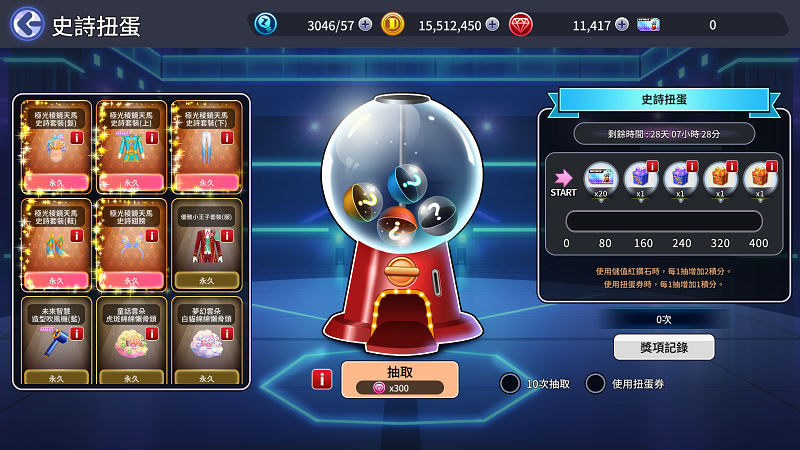Image resolution: width=800 pixels, height=450 pixels.
Task: Buy red diamonds with the plus button
Action: (x=622, y=25)
